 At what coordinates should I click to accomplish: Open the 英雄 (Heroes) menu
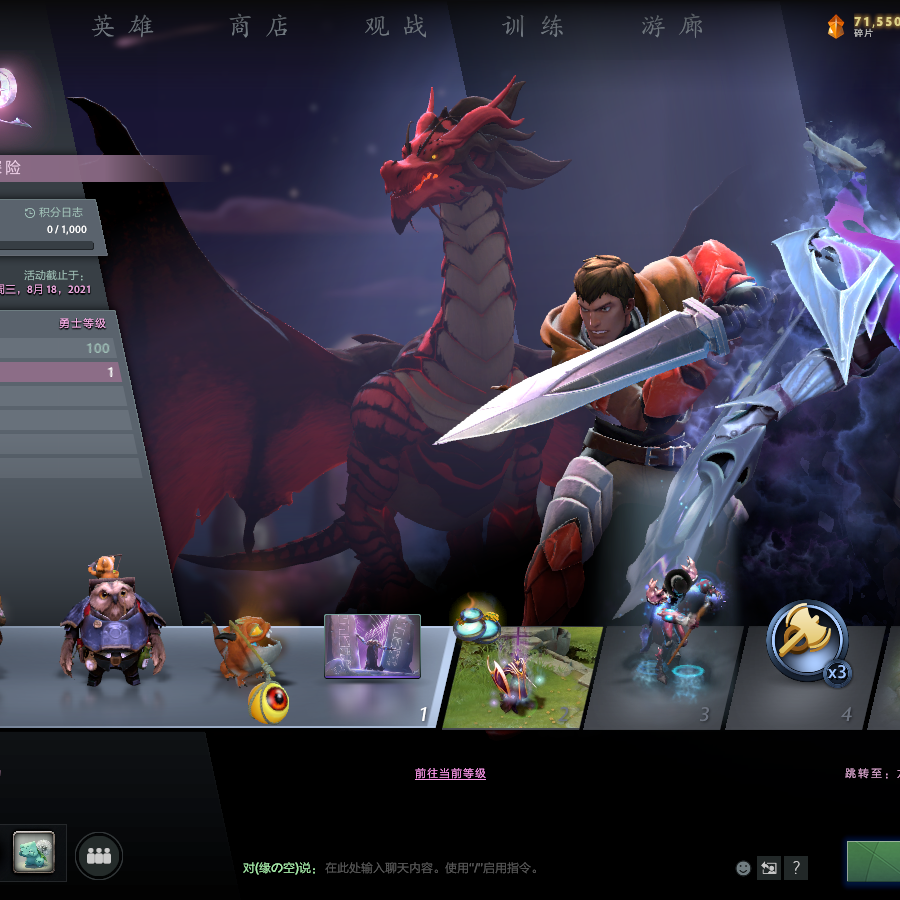[123, 27]
